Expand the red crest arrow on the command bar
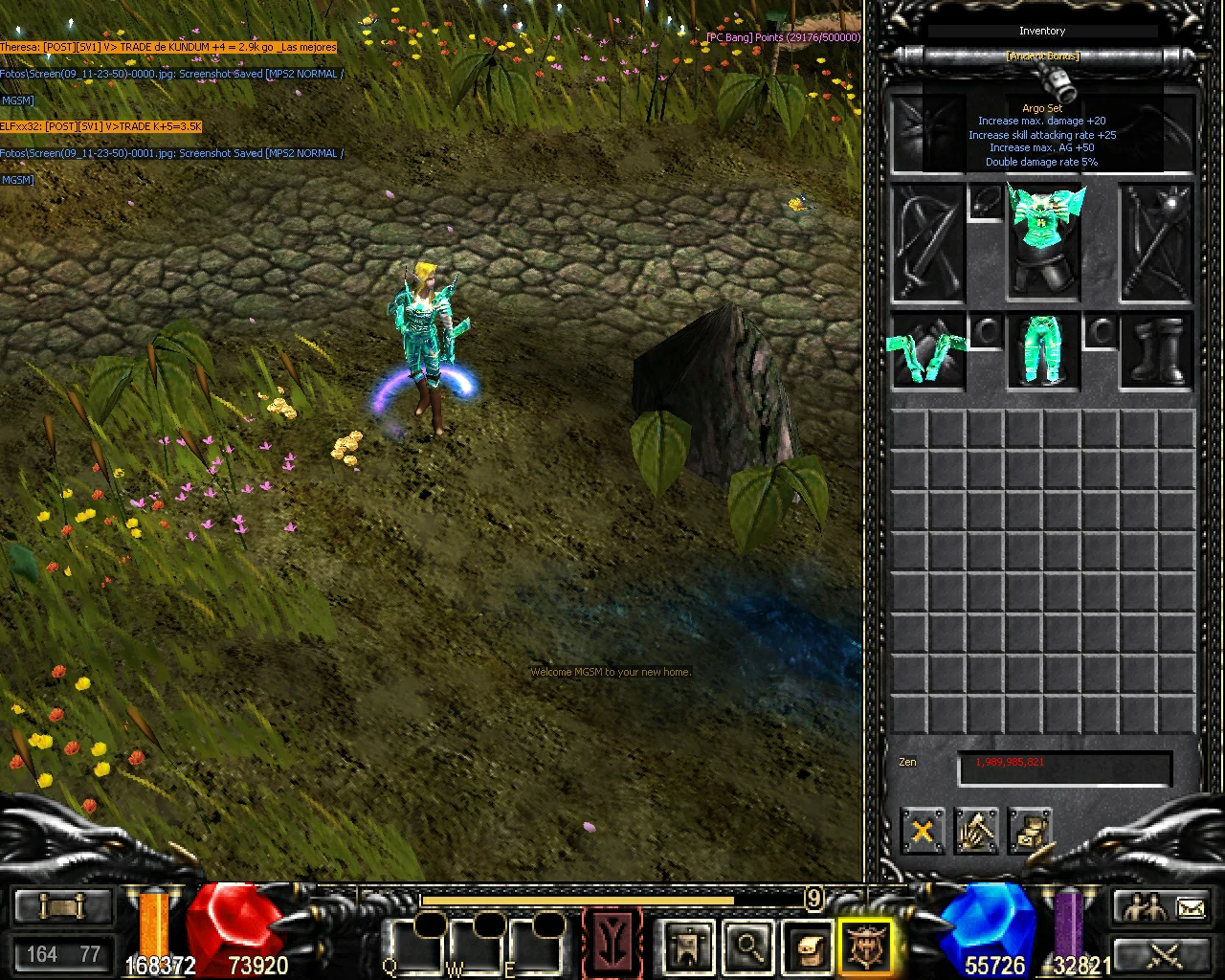1225x980 pixels. (x=612, y=943)
